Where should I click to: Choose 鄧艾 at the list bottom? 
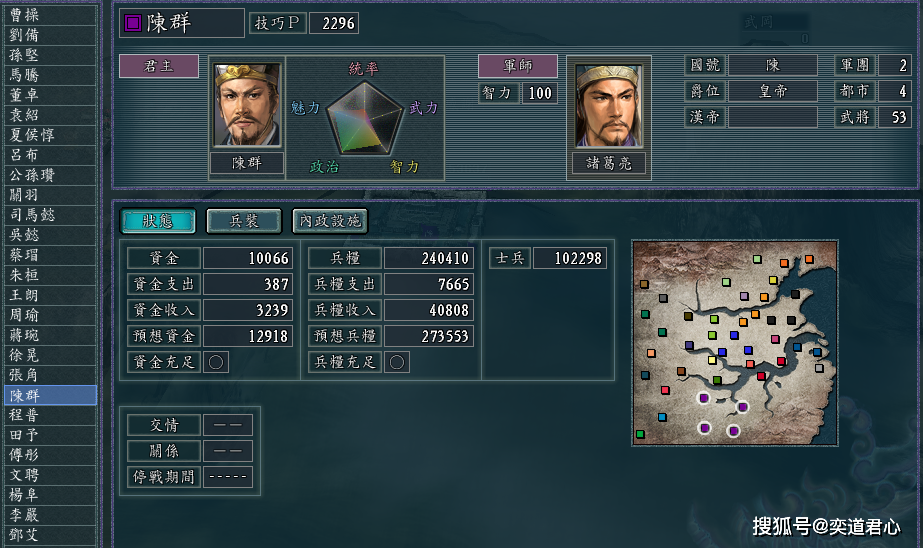click(48, 535)
